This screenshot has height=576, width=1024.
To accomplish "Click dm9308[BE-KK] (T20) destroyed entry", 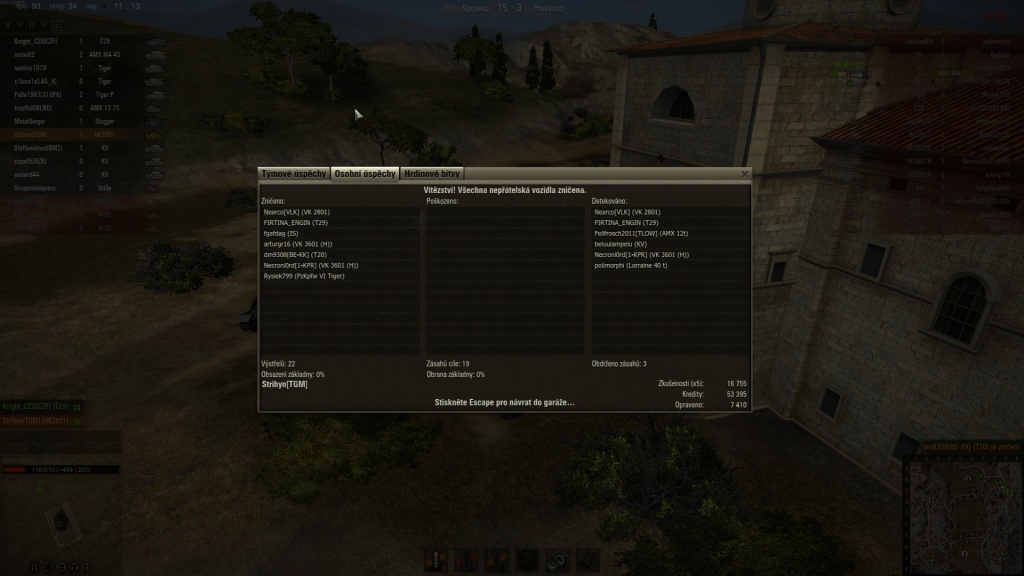I will (x=296, y=254).
